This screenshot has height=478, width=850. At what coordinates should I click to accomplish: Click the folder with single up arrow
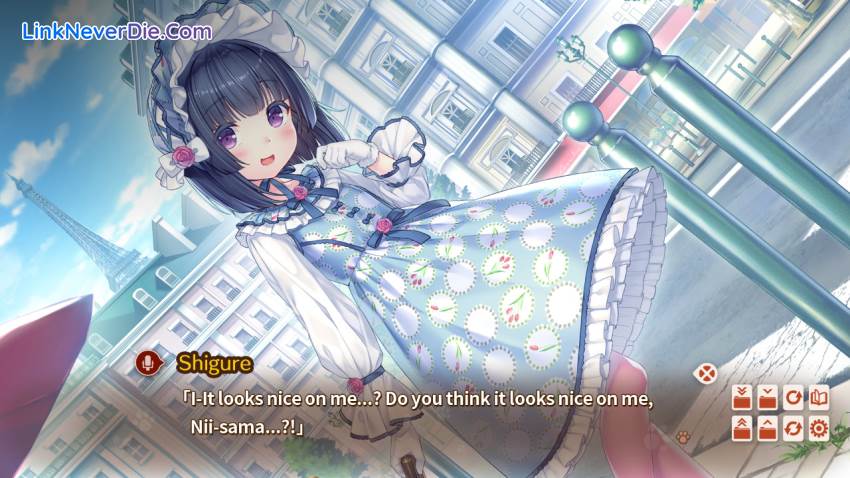pyautogui.click(x=767, y=429)
